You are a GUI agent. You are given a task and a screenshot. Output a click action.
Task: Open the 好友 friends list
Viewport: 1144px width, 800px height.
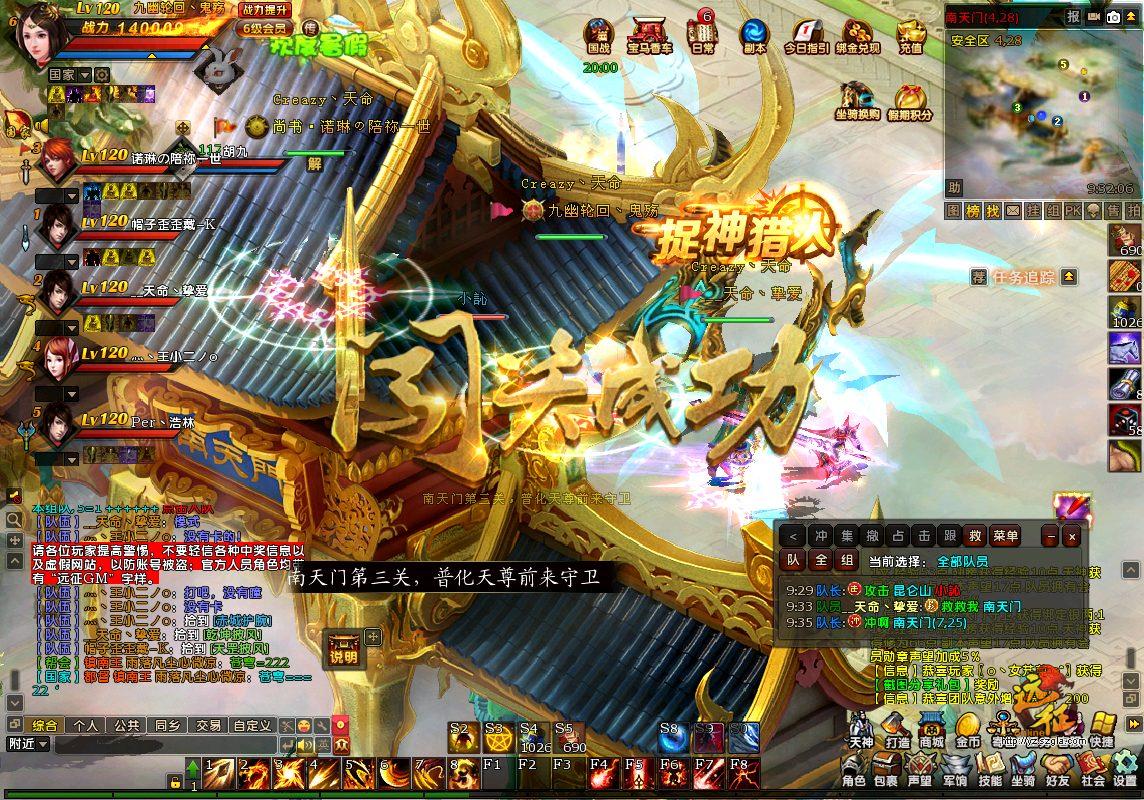[x=1058, y=769]
